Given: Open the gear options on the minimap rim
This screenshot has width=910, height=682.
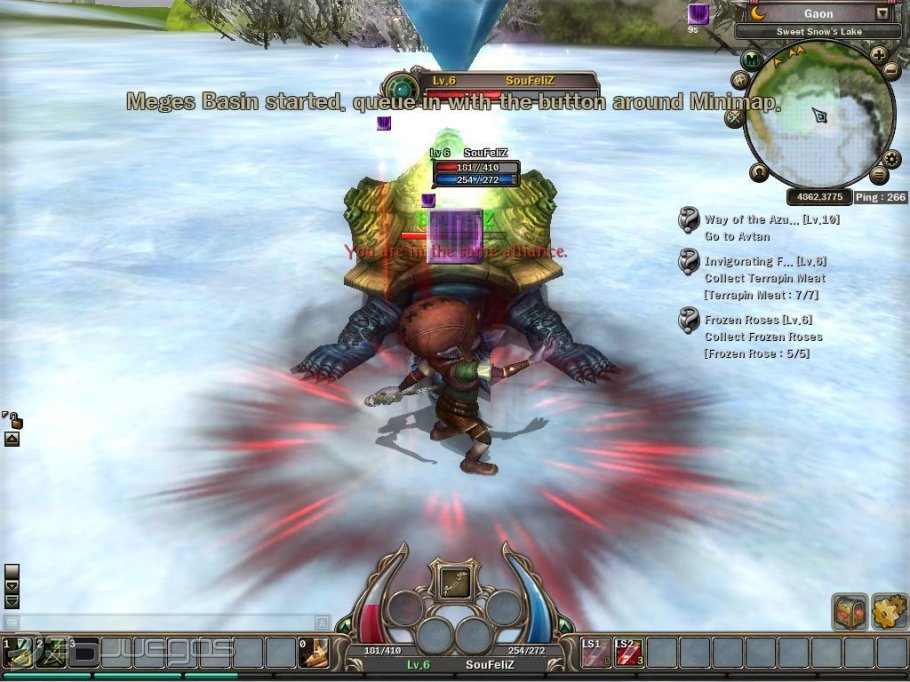Looking at the screenshot, I should tap(893, 159).
